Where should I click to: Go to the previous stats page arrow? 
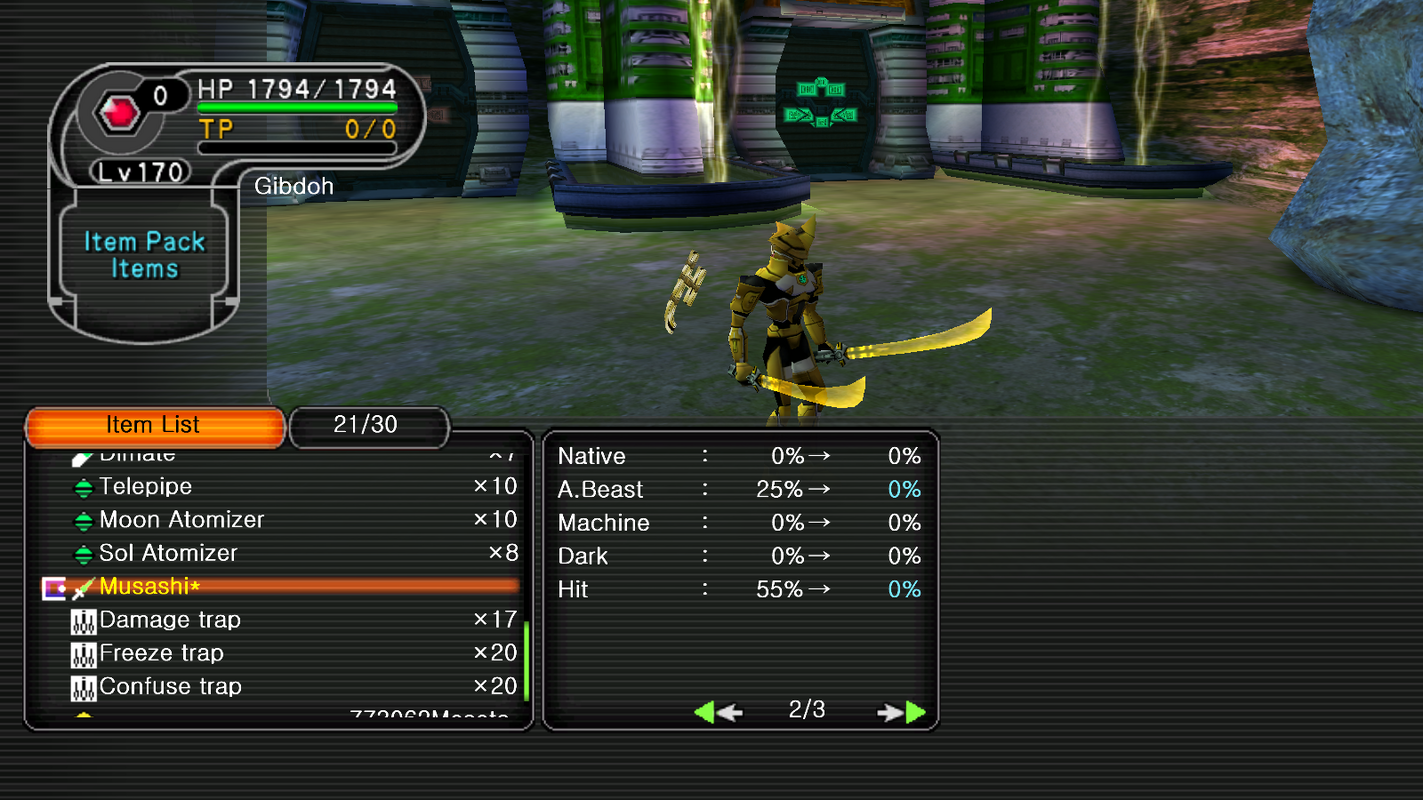point(716,712)
